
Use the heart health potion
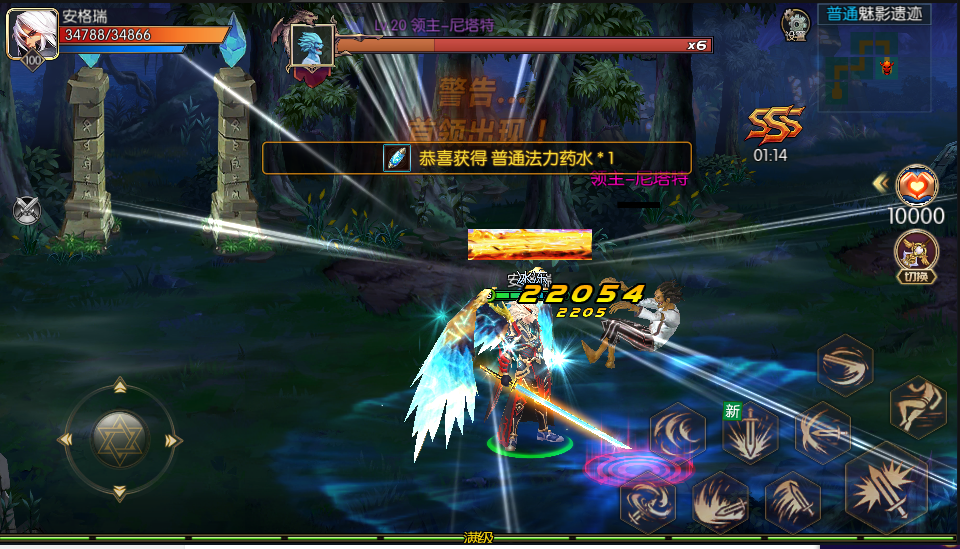pyautogui.click(x=917, y=184)
